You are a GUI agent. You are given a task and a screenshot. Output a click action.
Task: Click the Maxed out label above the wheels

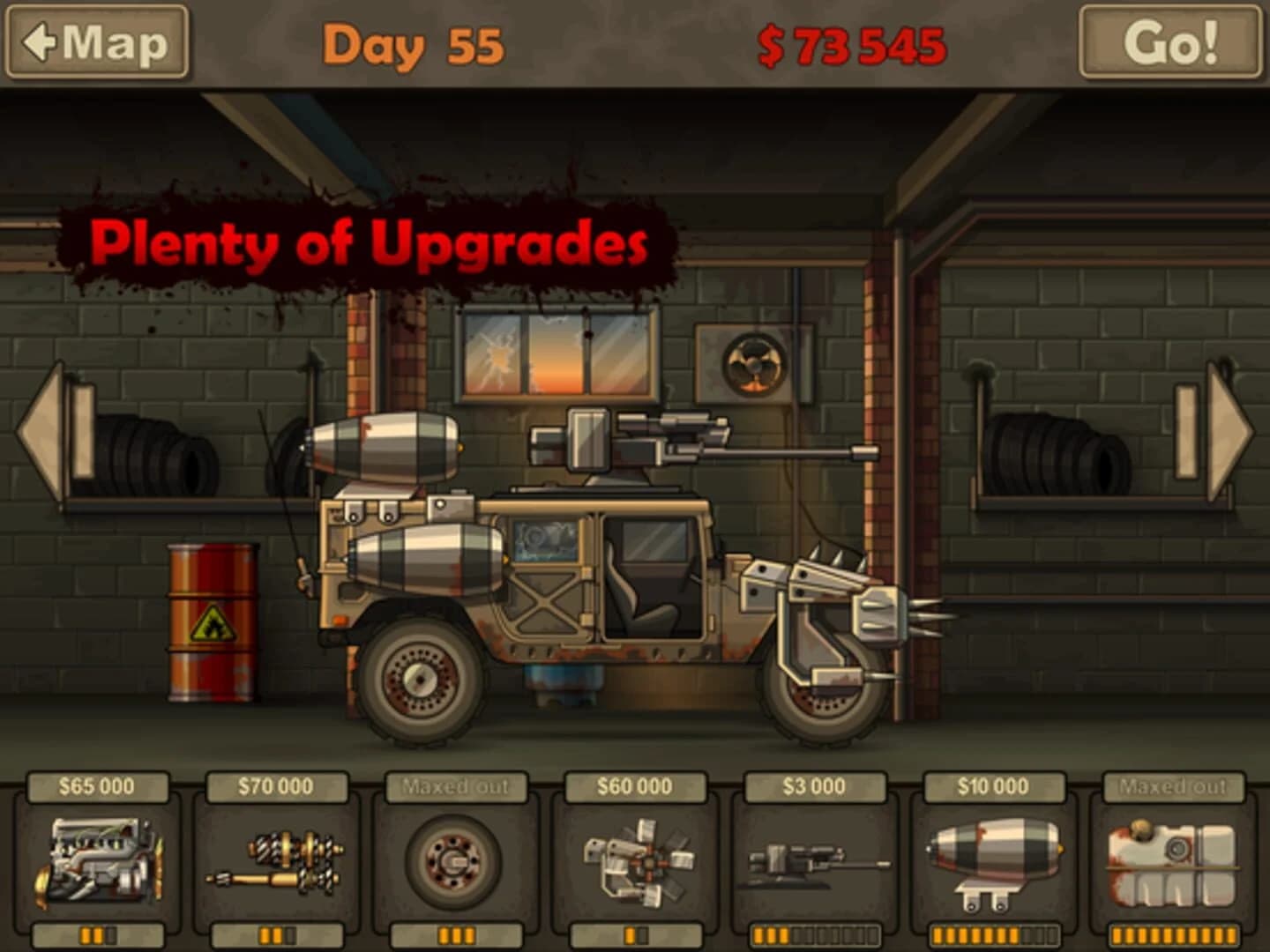pos(454,785)
